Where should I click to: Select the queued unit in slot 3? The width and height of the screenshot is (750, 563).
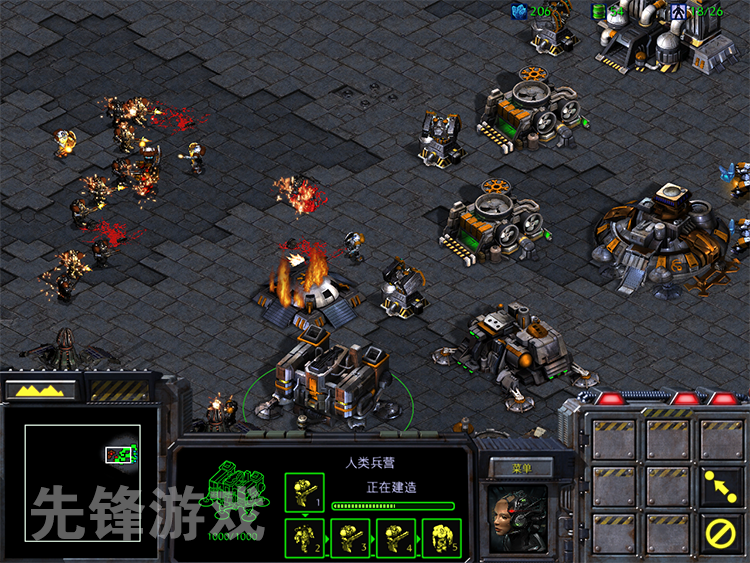point(350,537)
